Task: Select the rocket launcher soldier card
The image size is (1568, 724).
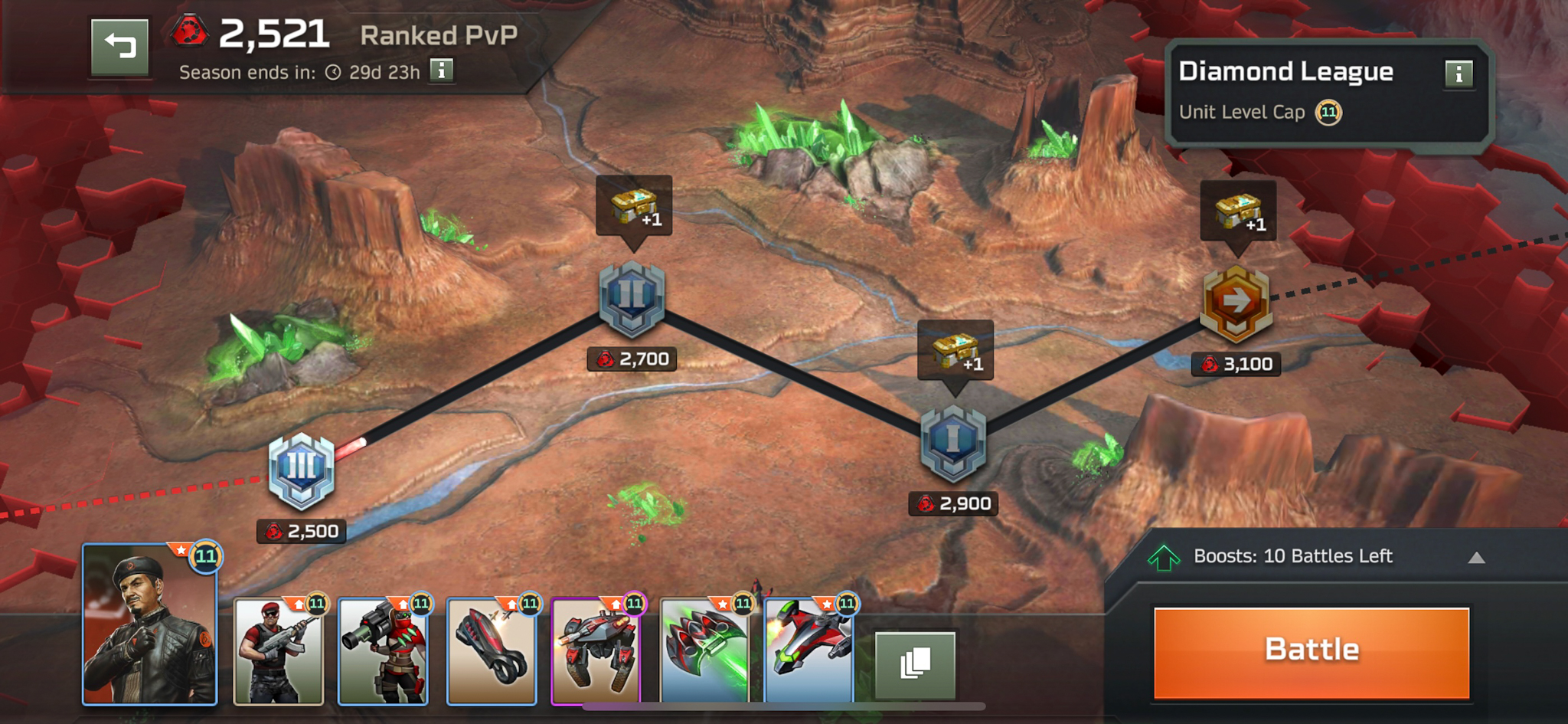Action: [x=383, y=651]
